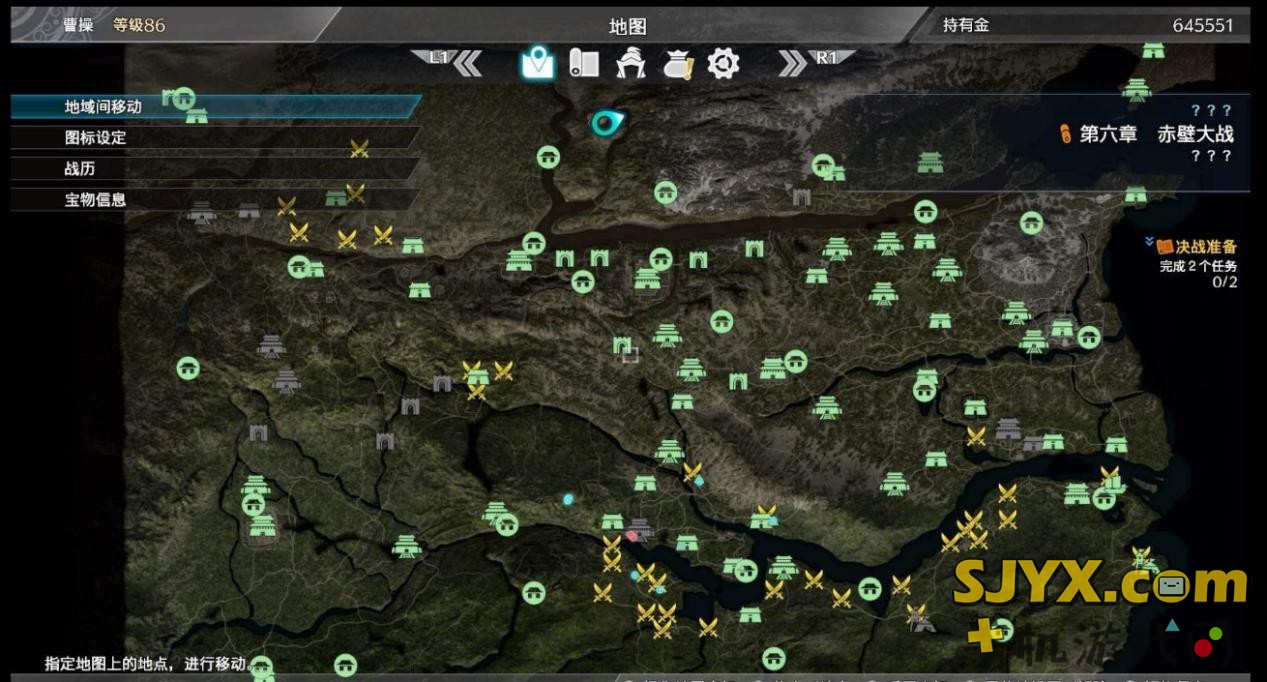Show the 宝物信息 treasure information
1267x682 pixels.
coord(96,200)
